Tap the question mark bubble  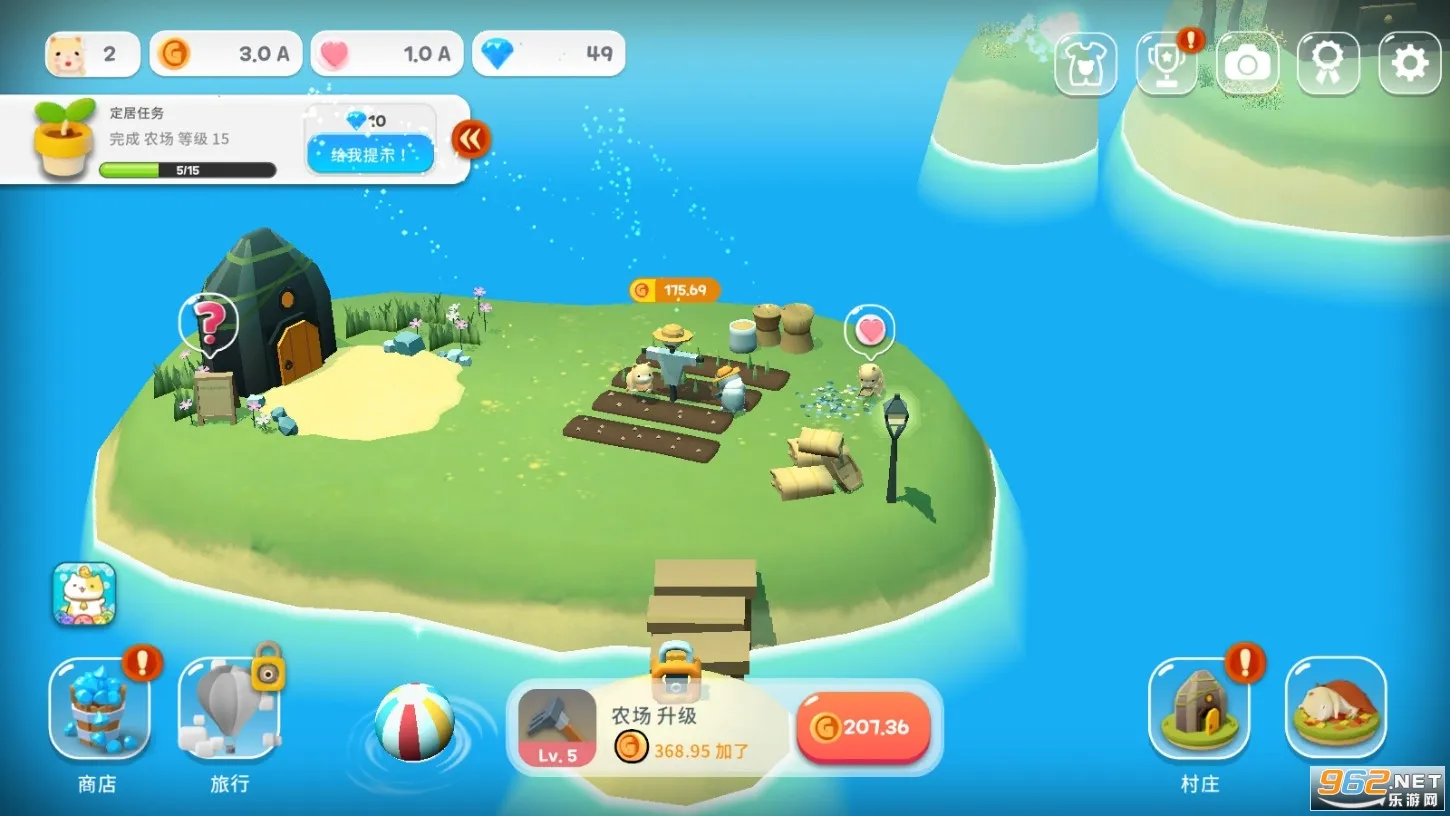point(209,322)
